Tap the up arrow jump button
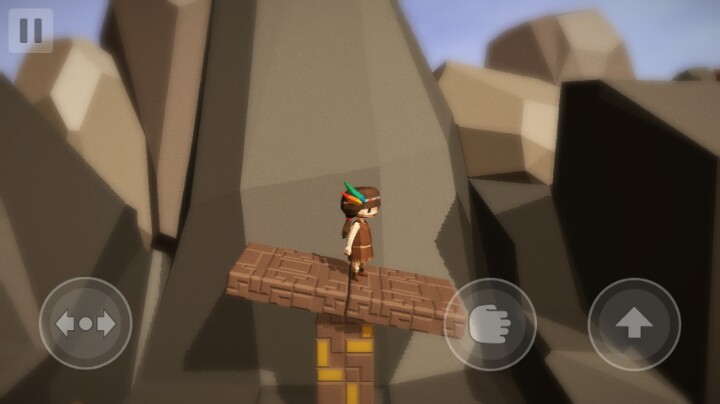The image size is (720, 404). [x=634, y=324]
